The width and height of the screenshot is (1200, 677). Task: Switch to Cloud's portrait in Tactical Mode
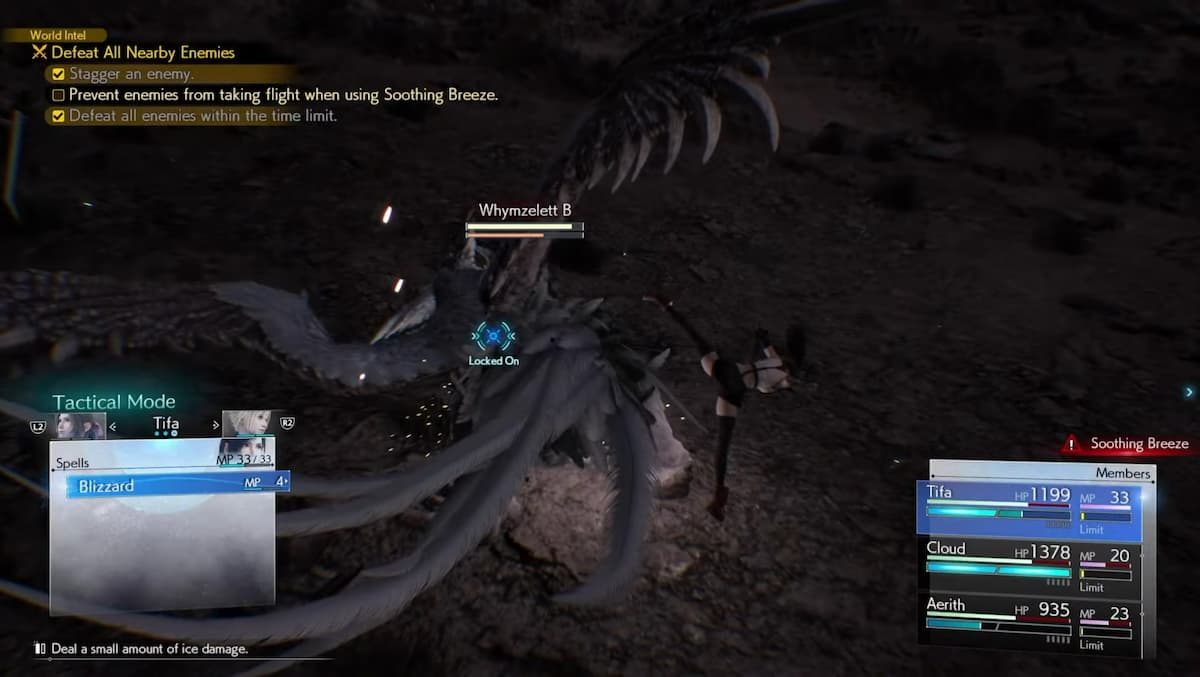246,424
